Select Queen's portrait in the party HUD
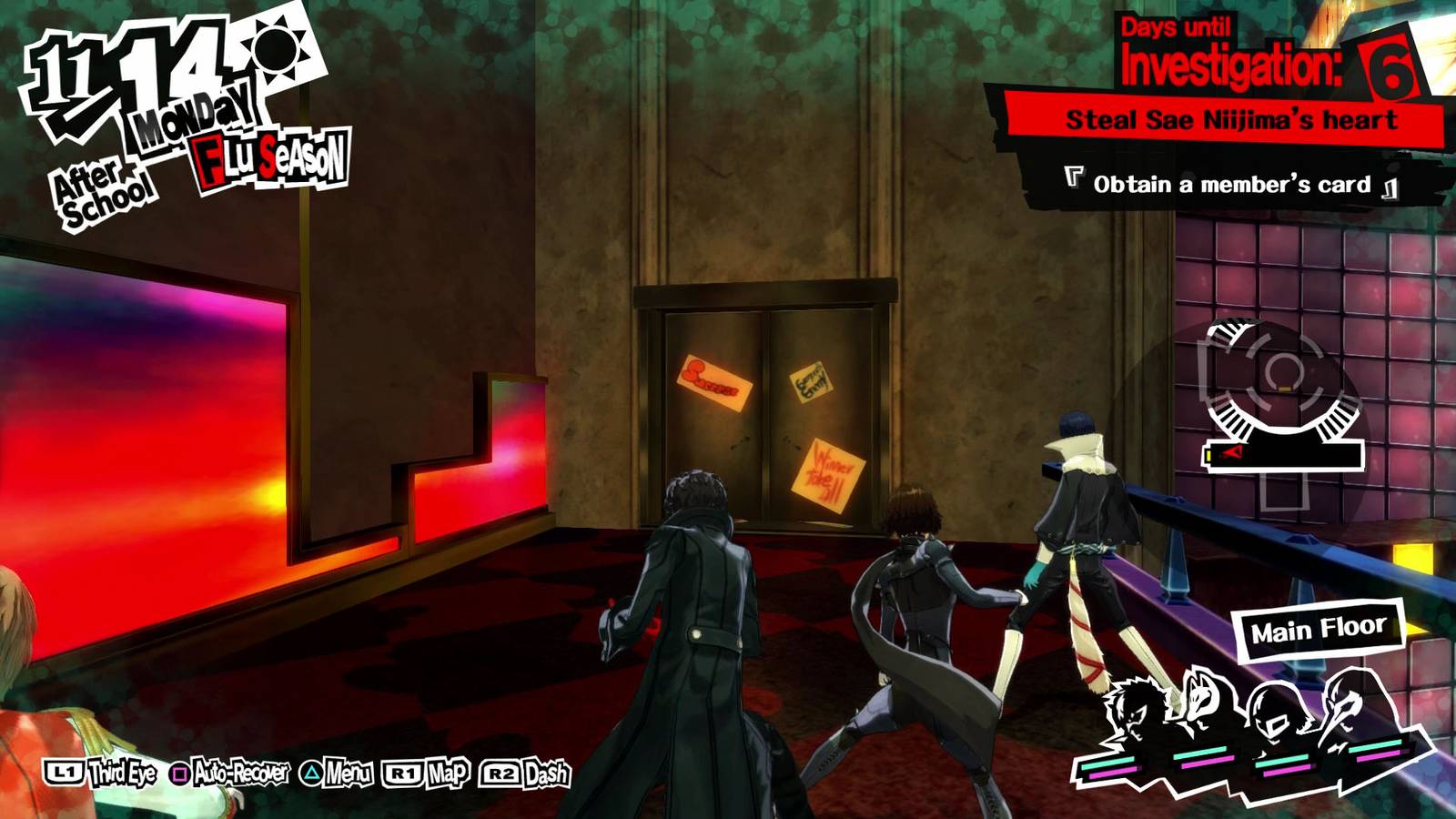The width and height of the screenshot is (1456, 819). [x=1274, y=714]
